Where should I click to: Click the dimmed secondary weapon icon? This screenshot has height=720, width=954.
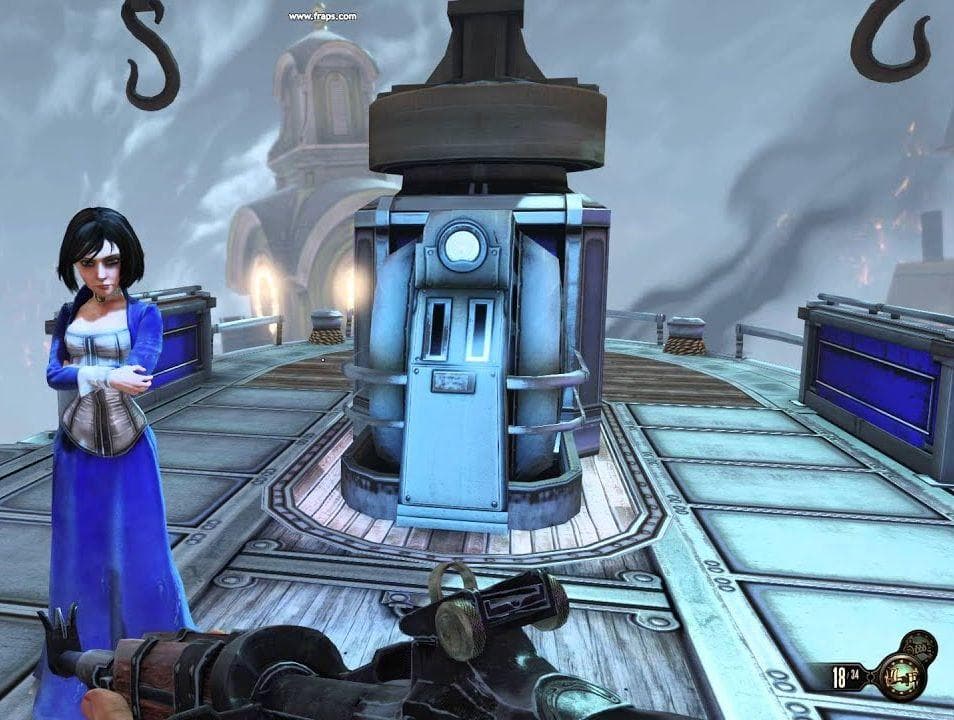pyautogui.click(x=920, y=648)
